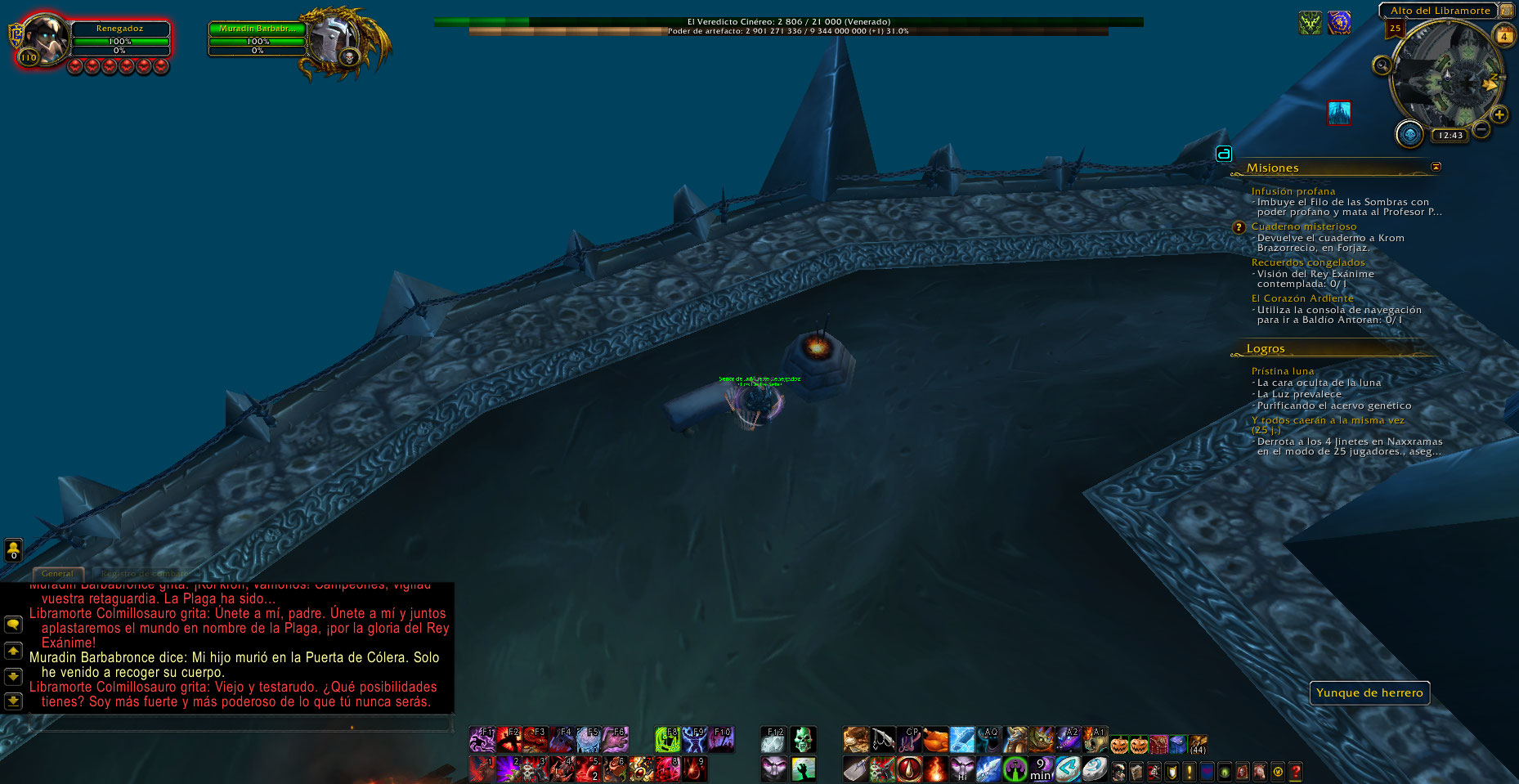Open the Recuerdos congelados quest
This screenshot has height=784, width=1519.
pyautogui.click(x=1308, y=262)
